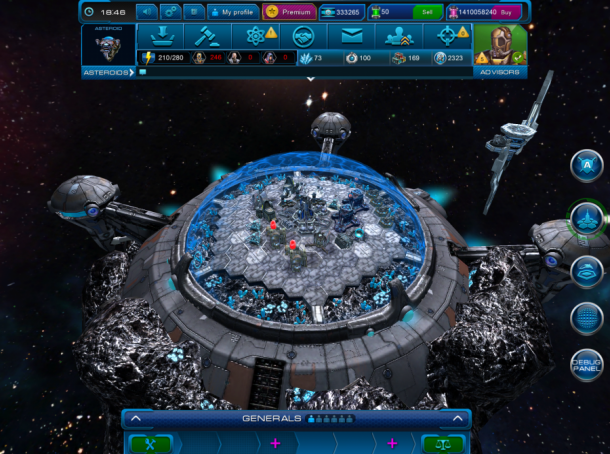Click the Debug Panel button
610x454 pixels.
[586, 364]
